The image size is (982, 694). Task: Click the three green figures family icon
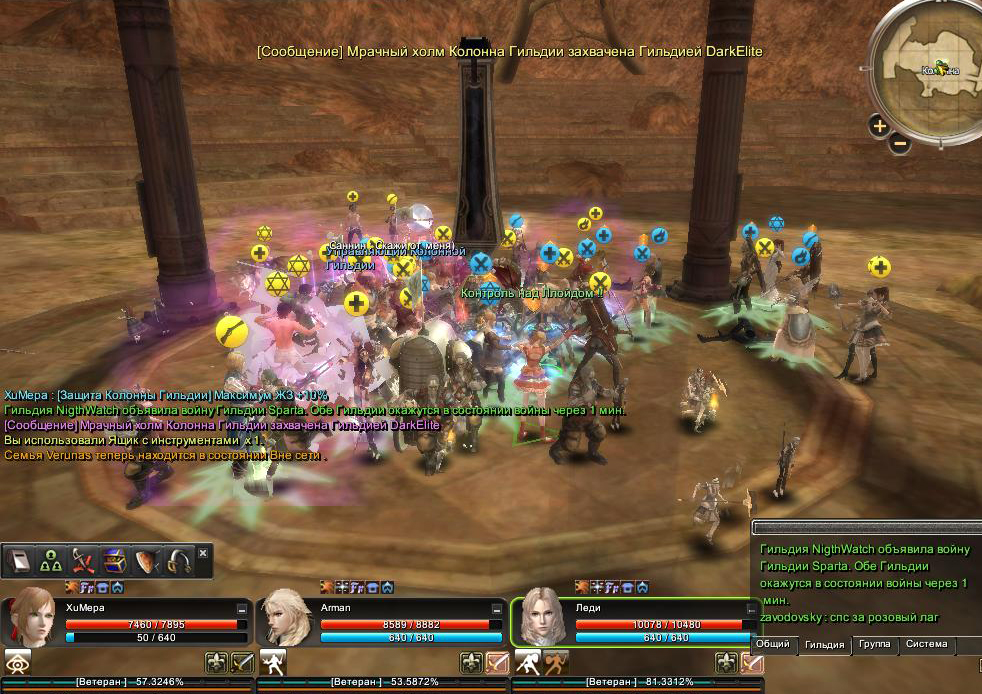pos(51,562)
